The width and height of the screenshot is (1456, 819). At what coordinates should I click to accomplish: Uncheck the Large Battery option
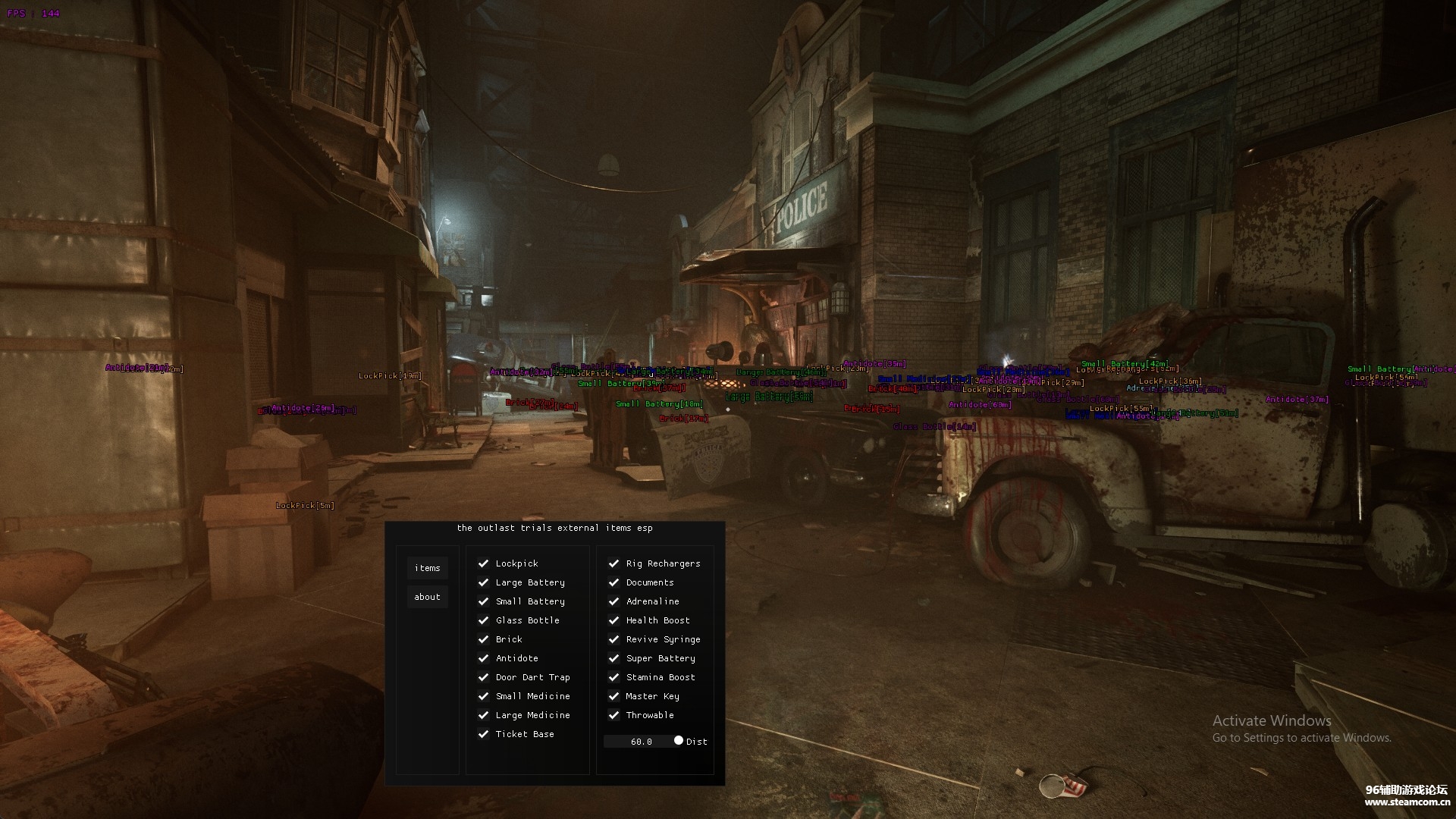pyautogui.click(x=483, y=582)
